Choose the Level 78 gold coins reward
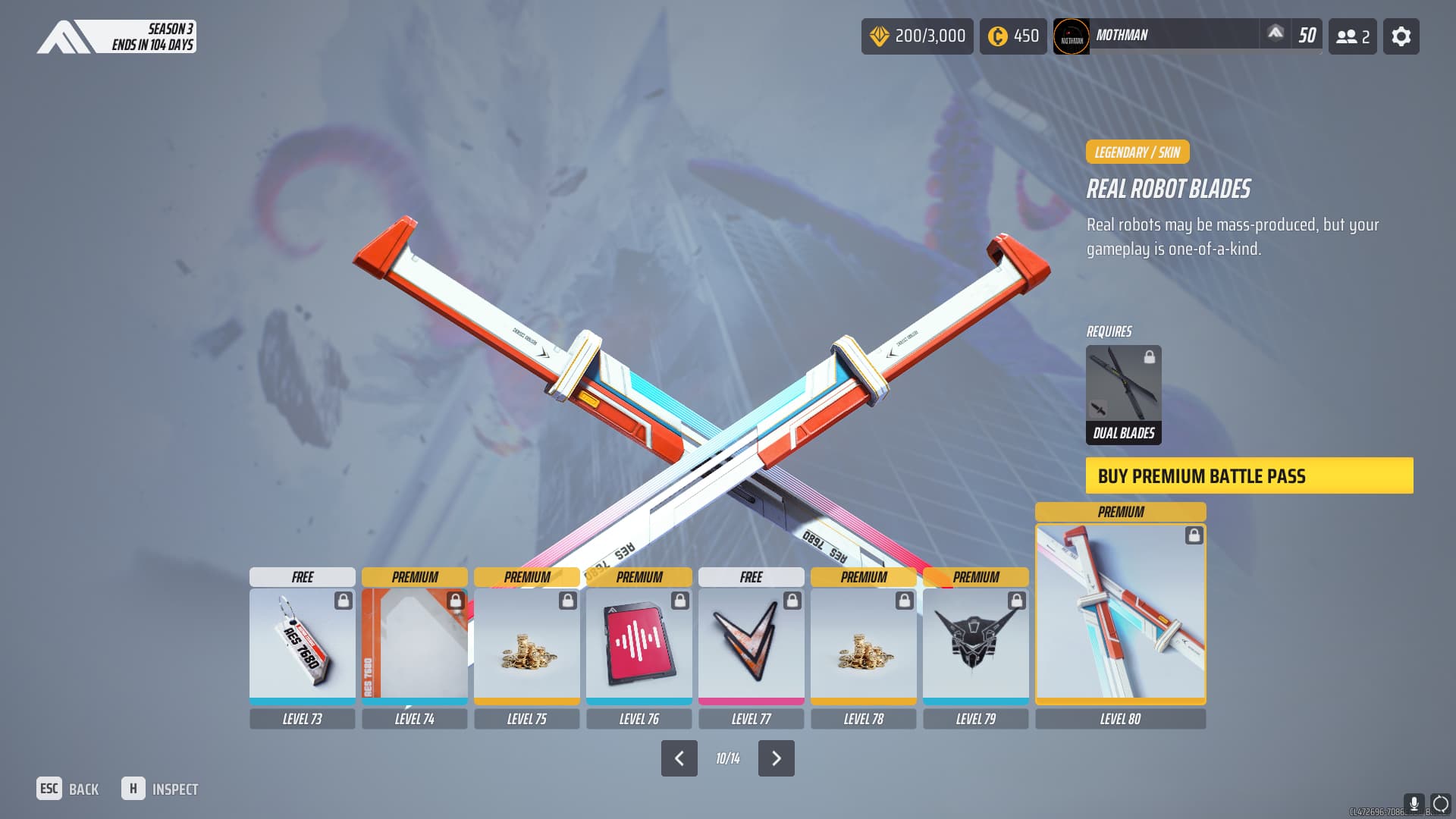 863,645
